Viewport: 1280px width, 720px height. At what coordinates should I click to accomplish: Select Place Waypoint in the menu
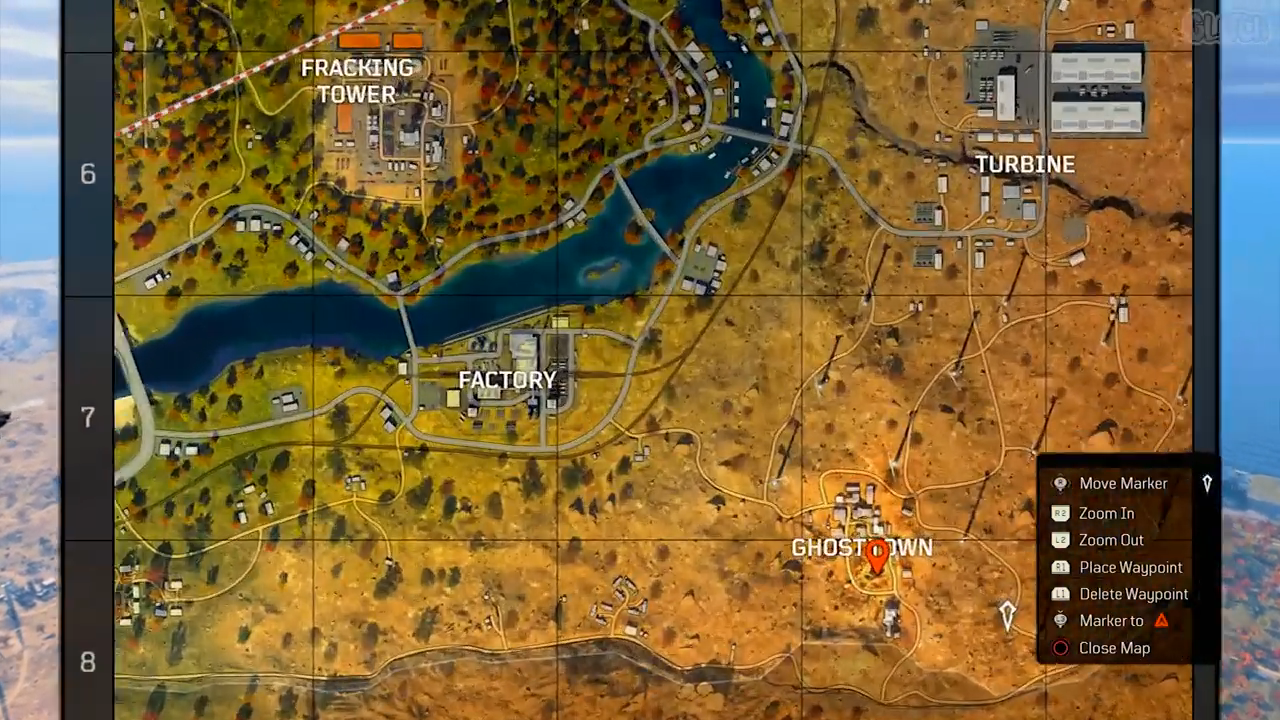[1131, 567]
